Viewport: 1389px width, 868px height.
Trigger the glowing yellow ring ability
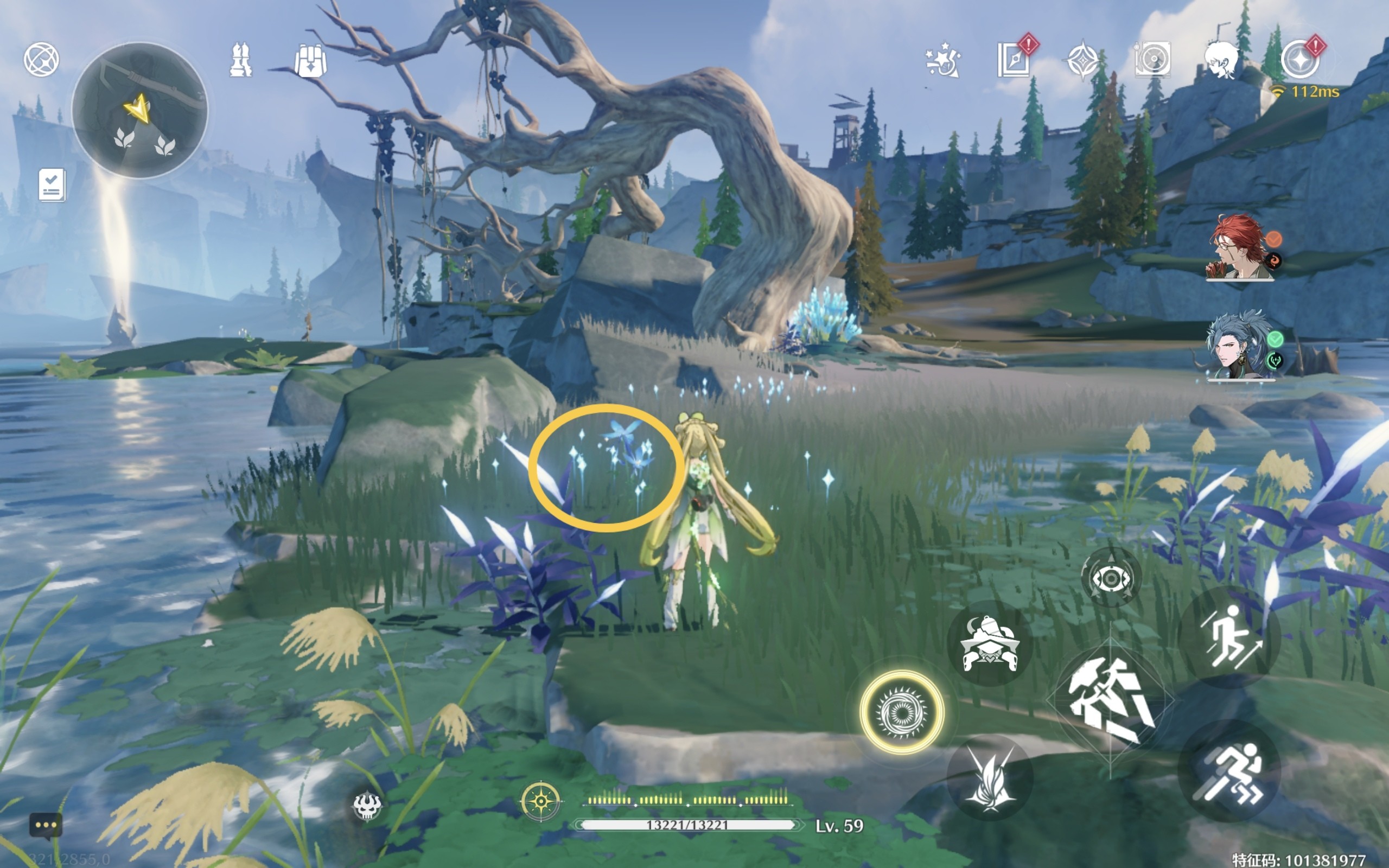click(x=902, y=712)
